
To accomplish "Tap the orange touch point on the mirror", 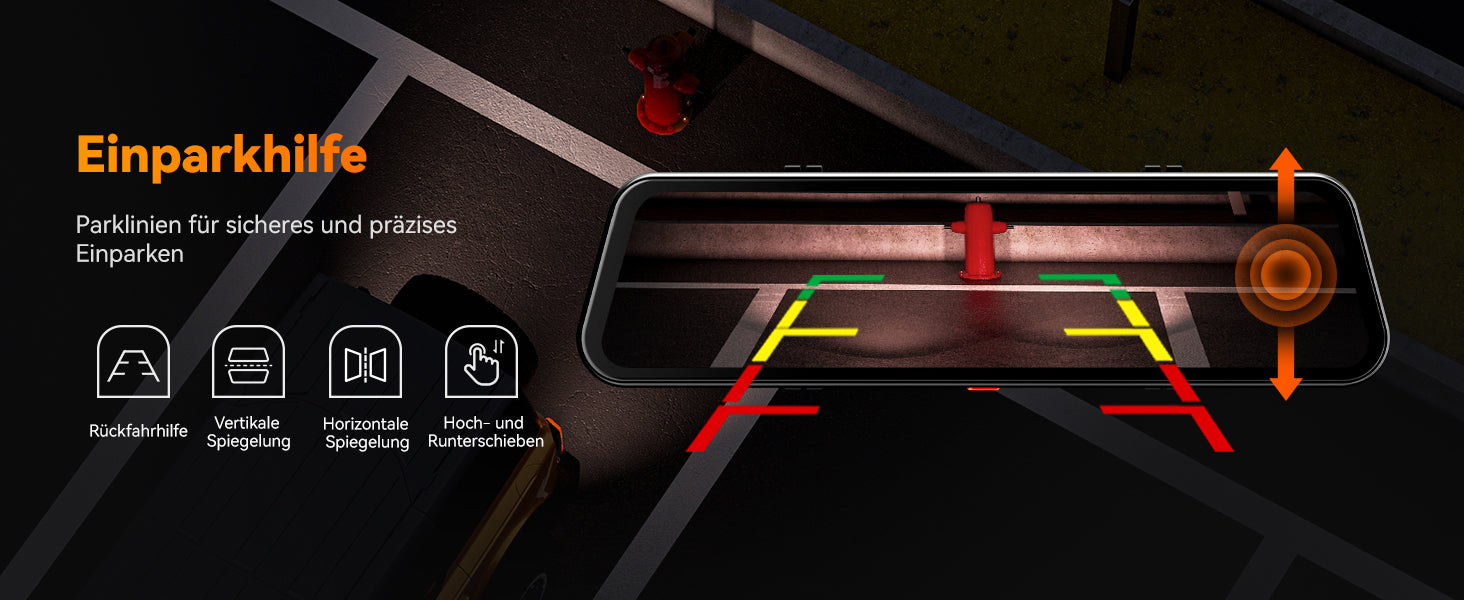I will pos(1285,273).
